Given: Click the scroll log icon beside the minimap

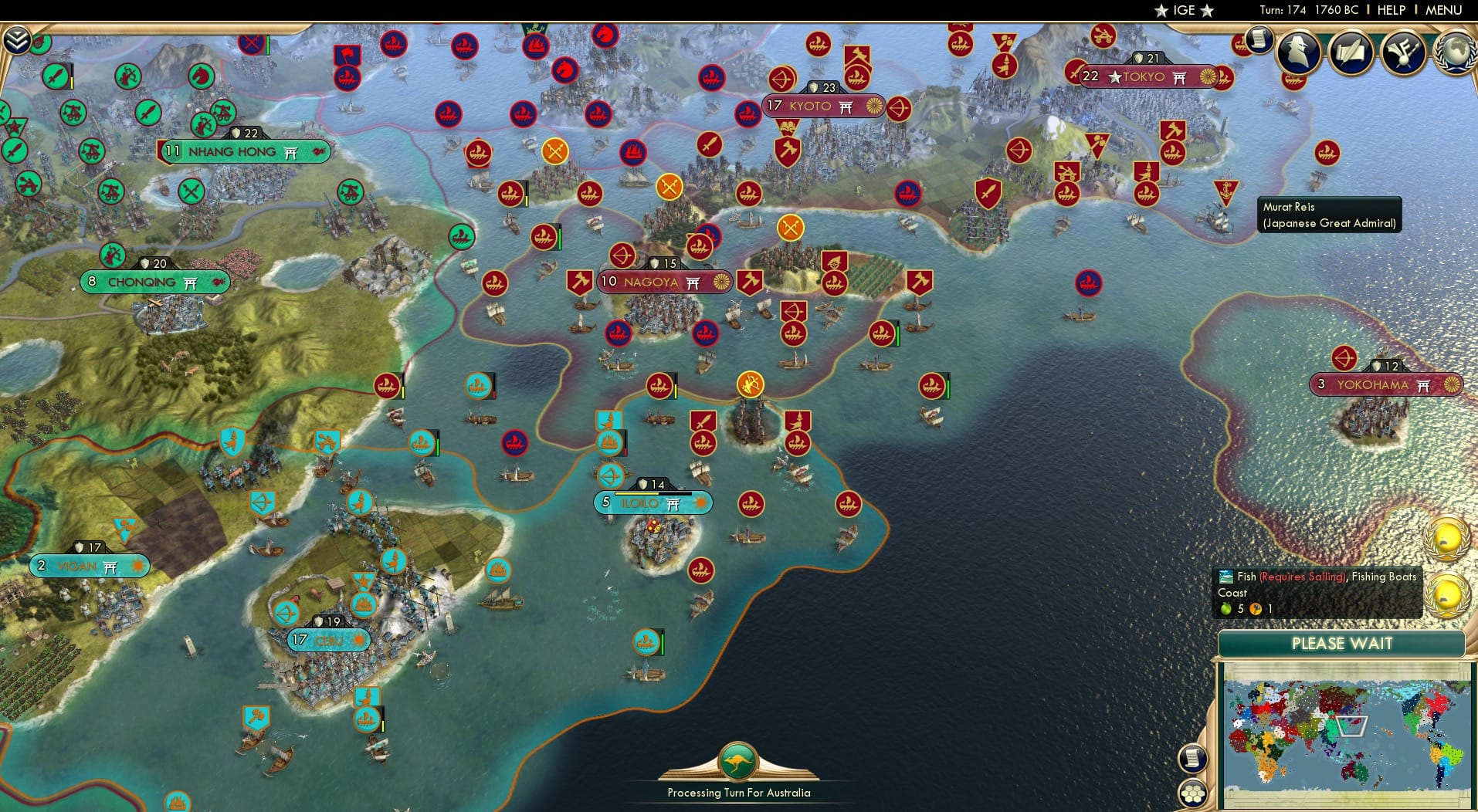Looking at the screenshot, I should 1192,756.
